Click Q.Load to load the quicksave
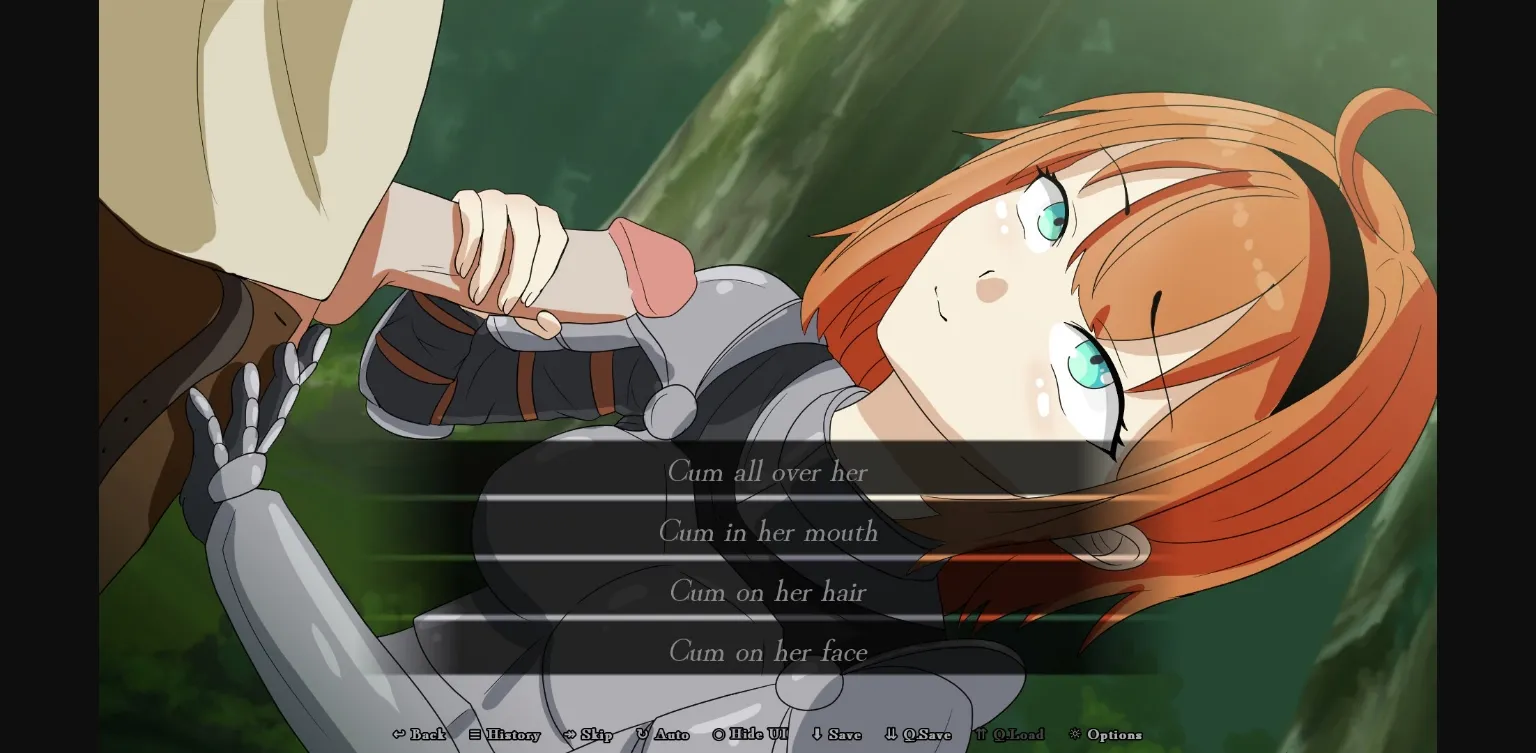1536x753 pixels. tap(1015, 734)
